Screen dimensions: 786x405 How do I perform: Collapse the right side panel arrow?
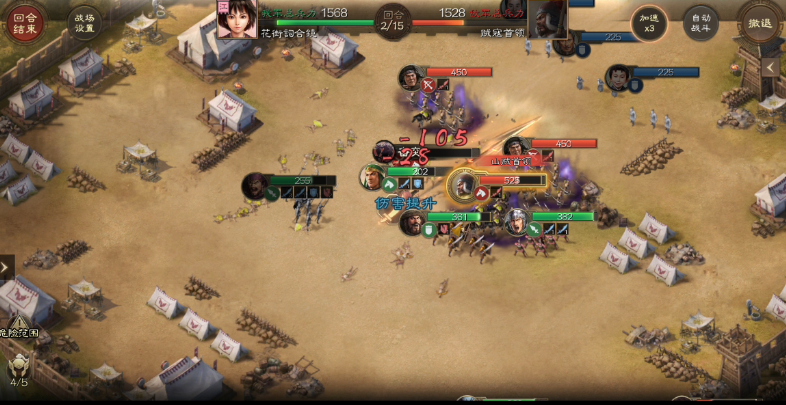(x=771, y=67)
